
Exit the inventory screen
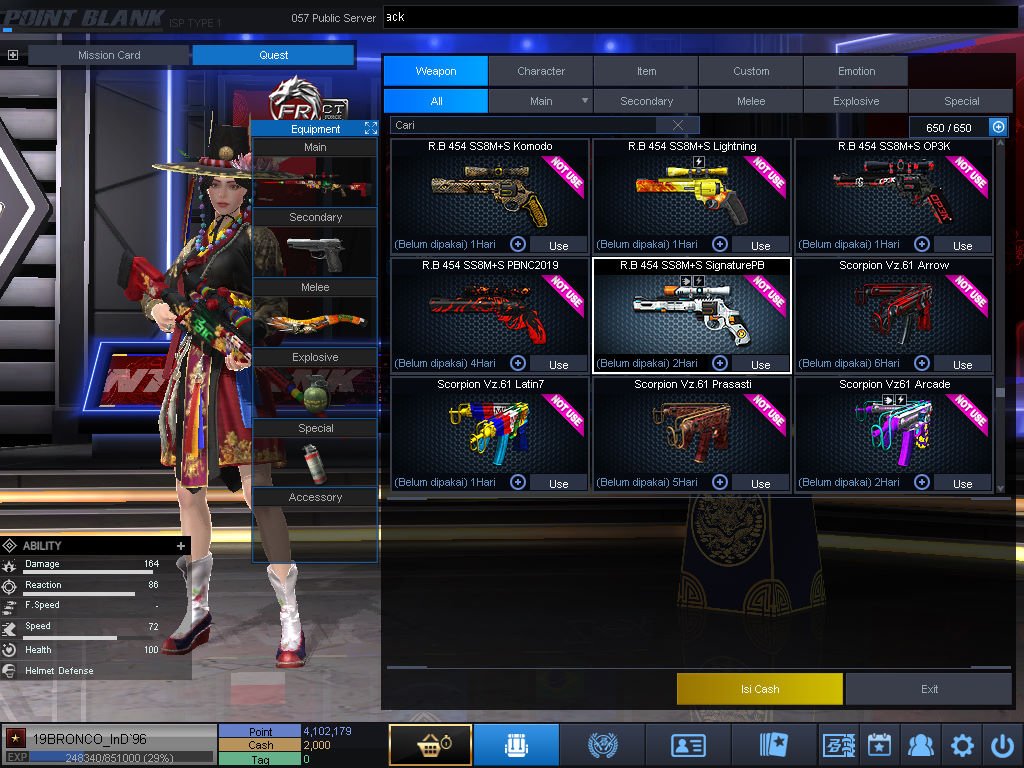pyautogui.click(x=930, y=689)
